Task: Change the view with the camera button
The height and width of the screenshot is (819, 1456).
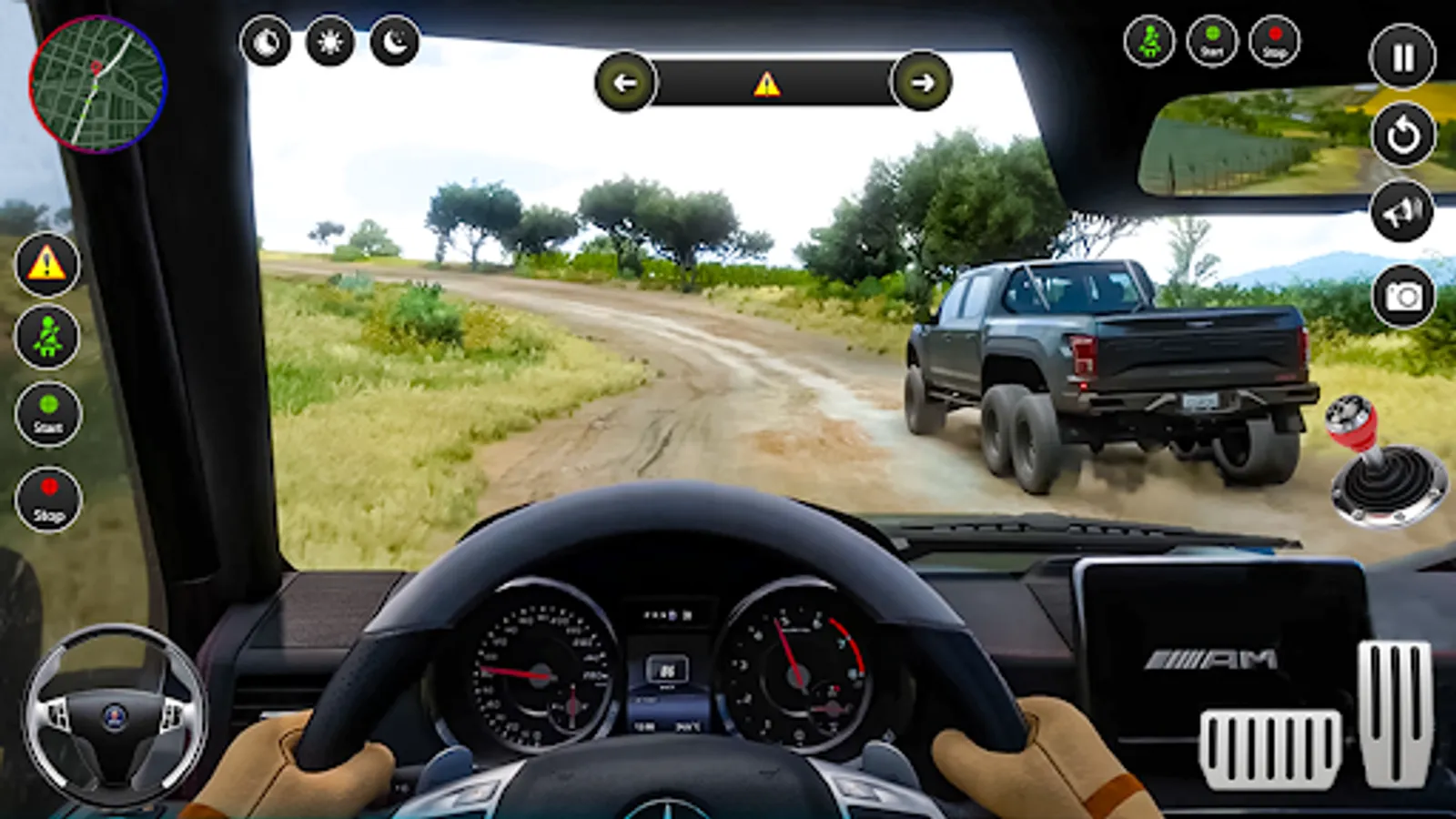Action: [1402, 296]
